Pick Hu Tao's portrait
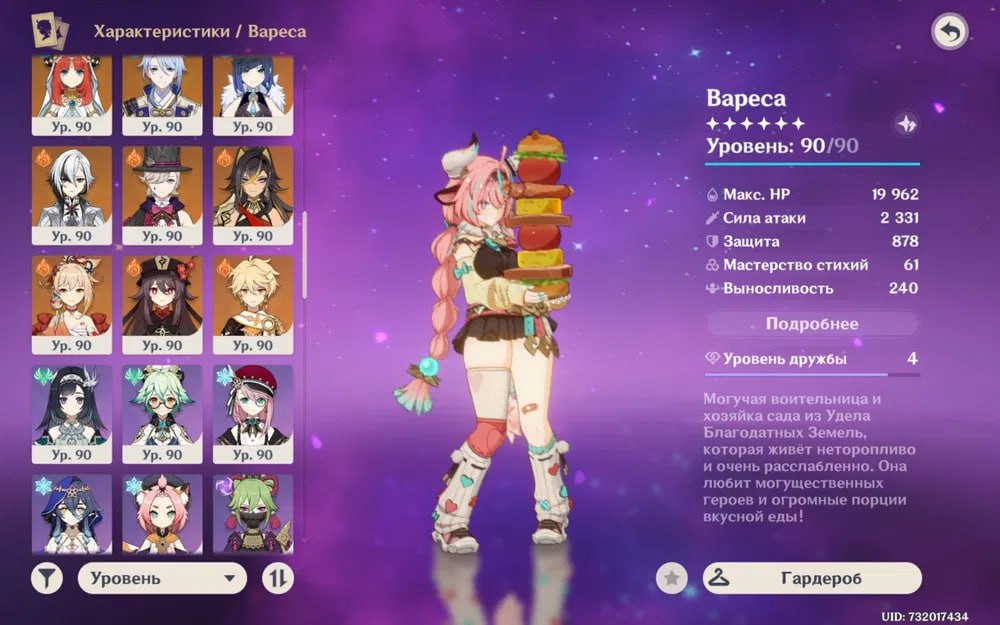Image resolution: width=1000 pixels, height=625 pixels. [162, 304]
